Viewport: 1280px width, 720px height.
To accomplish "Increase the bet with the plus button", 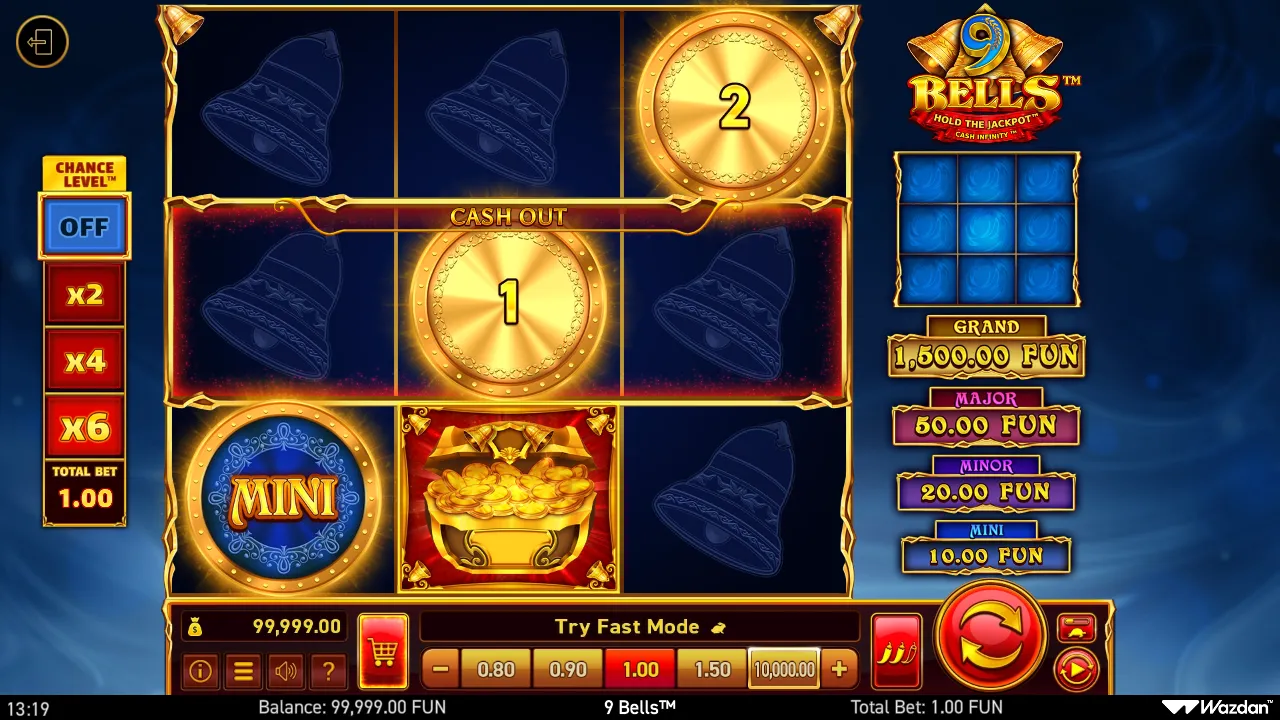I will tap(839, 669).
